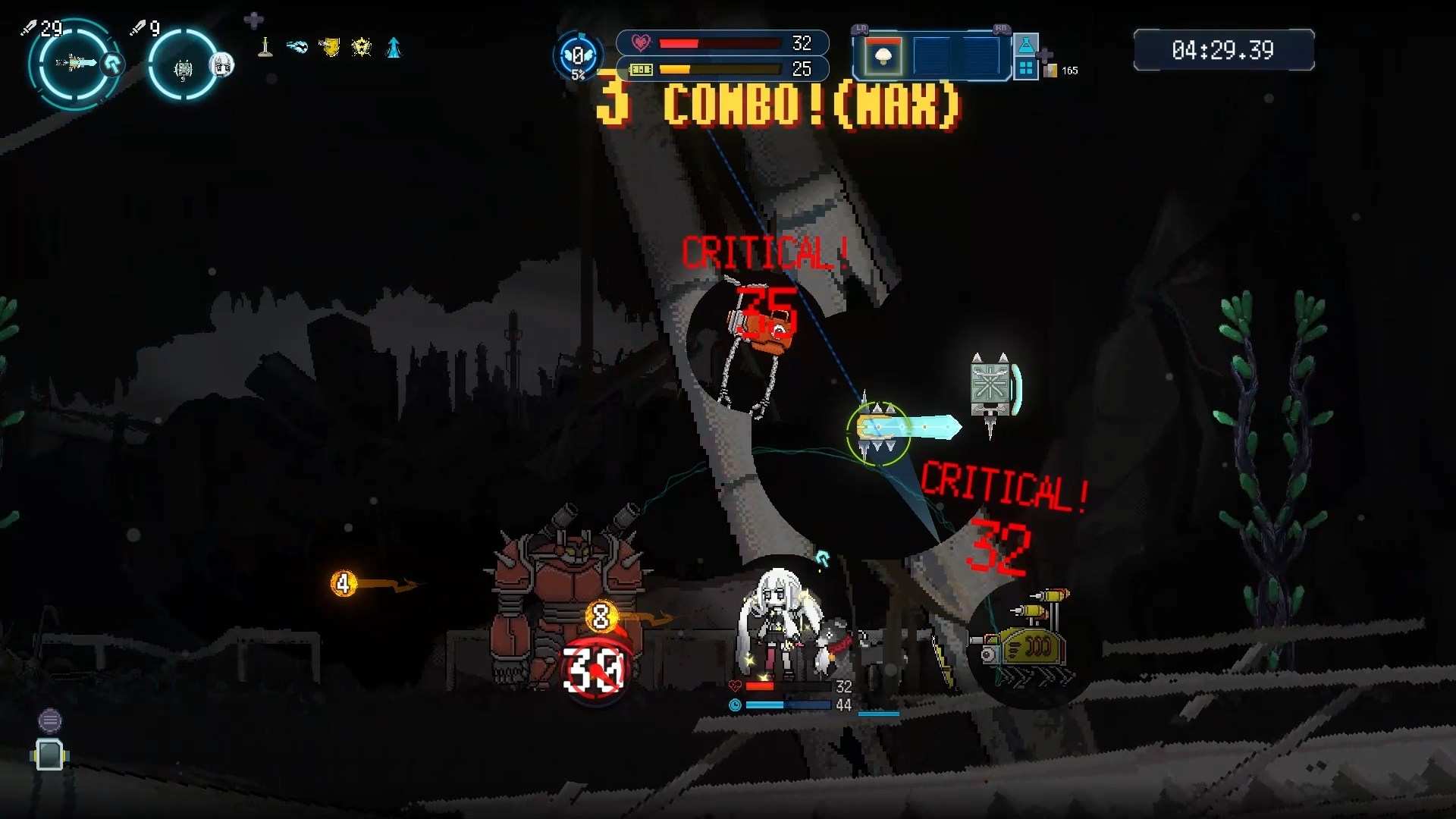Viewport: 1456px width, 819px height.
Task: Click the winged skill gauge icon
Action: (578, 56)
